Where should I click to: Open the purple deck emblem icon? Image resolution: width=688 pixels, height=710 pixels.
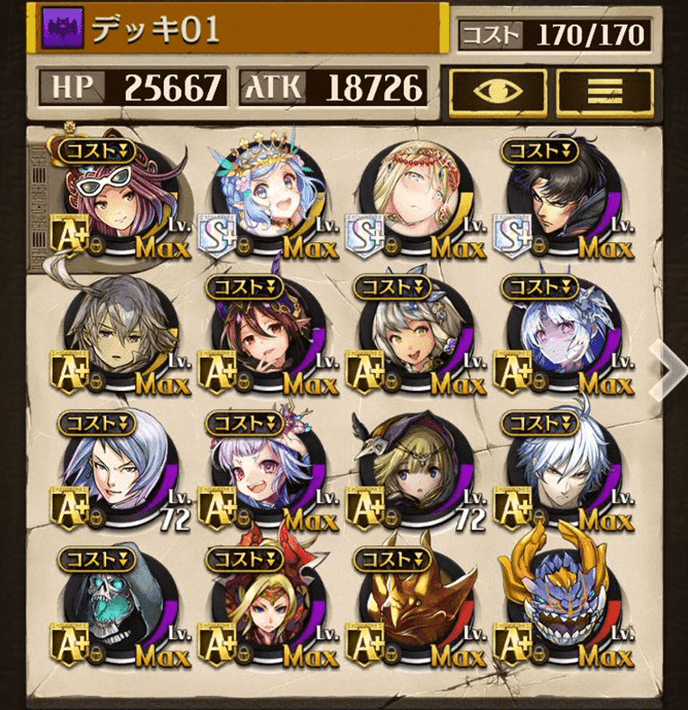tap(62, 31)
